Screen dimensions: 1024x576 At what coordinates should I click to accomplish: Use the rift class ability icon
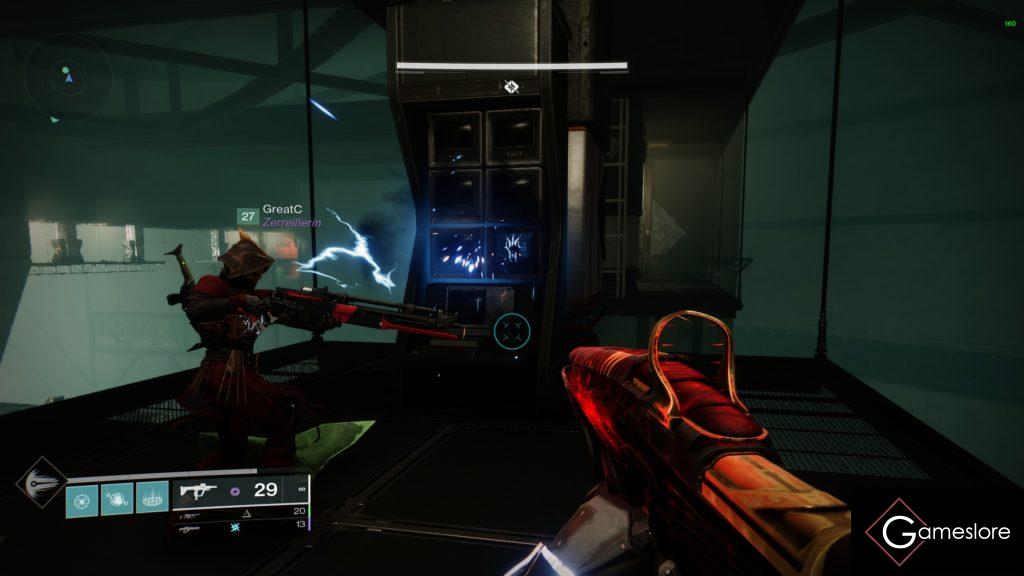[x=150, y=499]
